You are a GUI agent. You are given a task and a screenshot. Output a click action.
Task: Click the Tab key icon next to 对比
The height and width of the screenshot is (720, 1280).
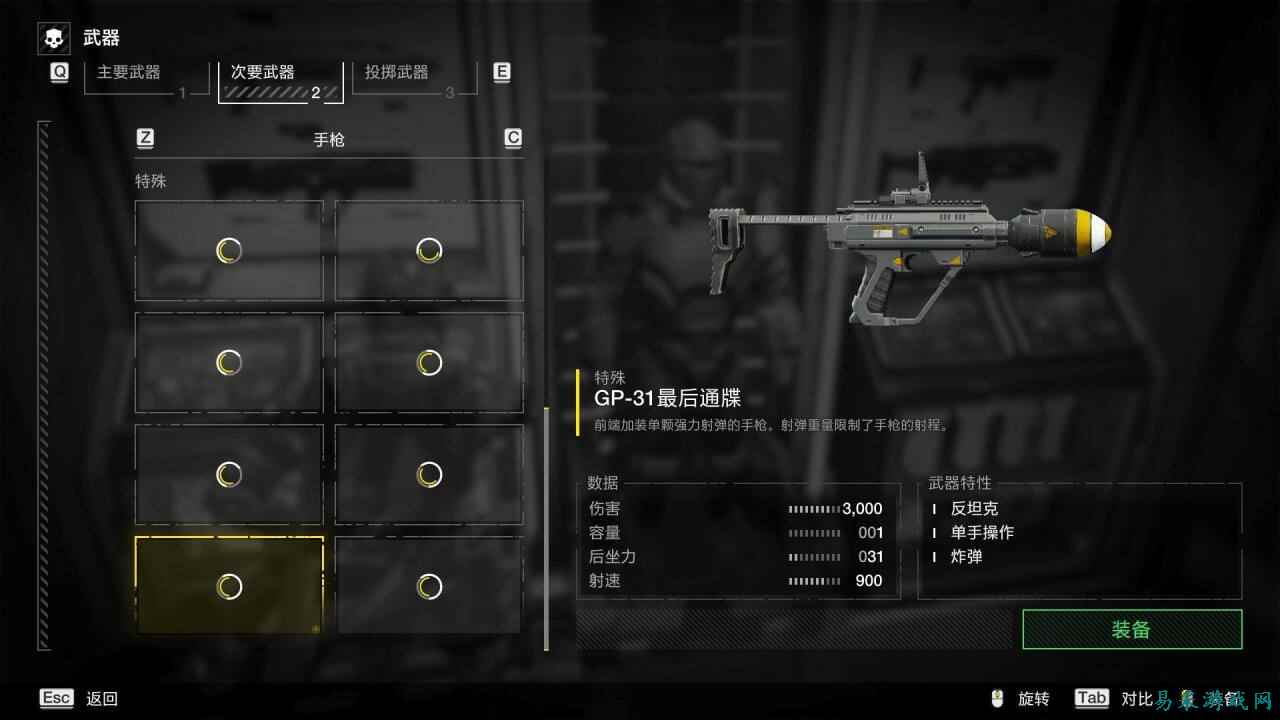[1091, 698]
